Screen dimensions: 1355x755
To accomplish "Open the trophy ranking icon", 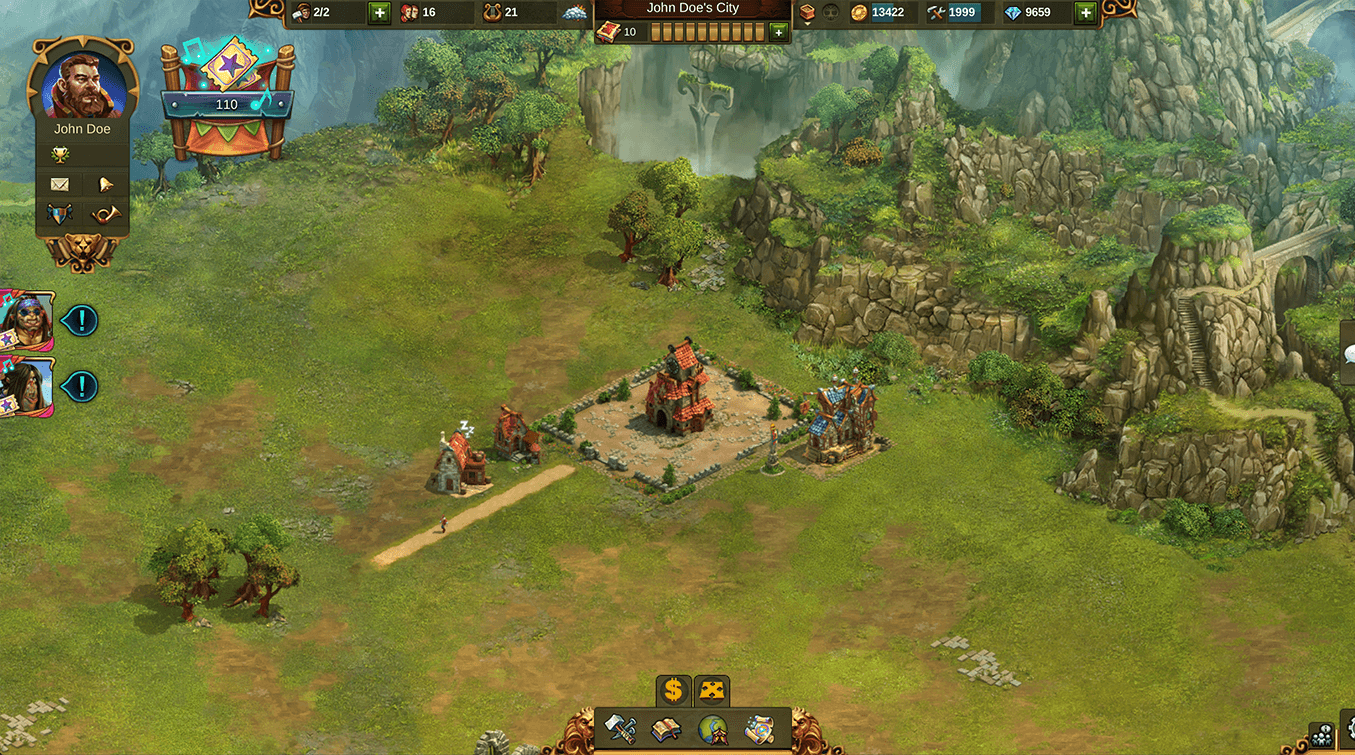I will pos(60,155).
